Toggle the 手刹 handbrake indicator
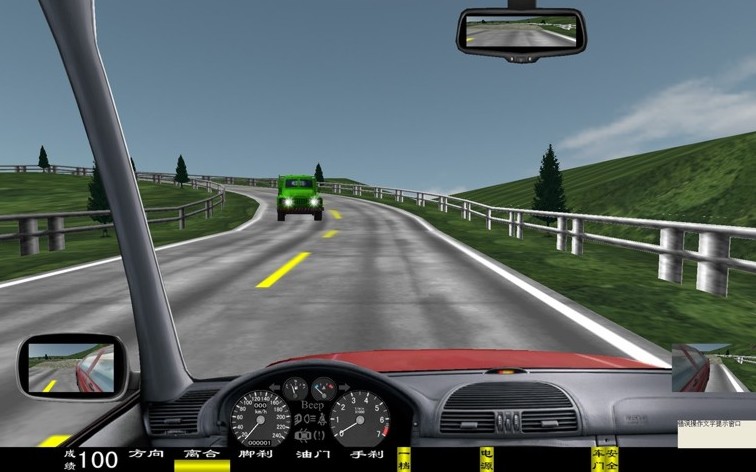Image resolution: width=756 pixels, height=472 pixels. pos(365,455)
